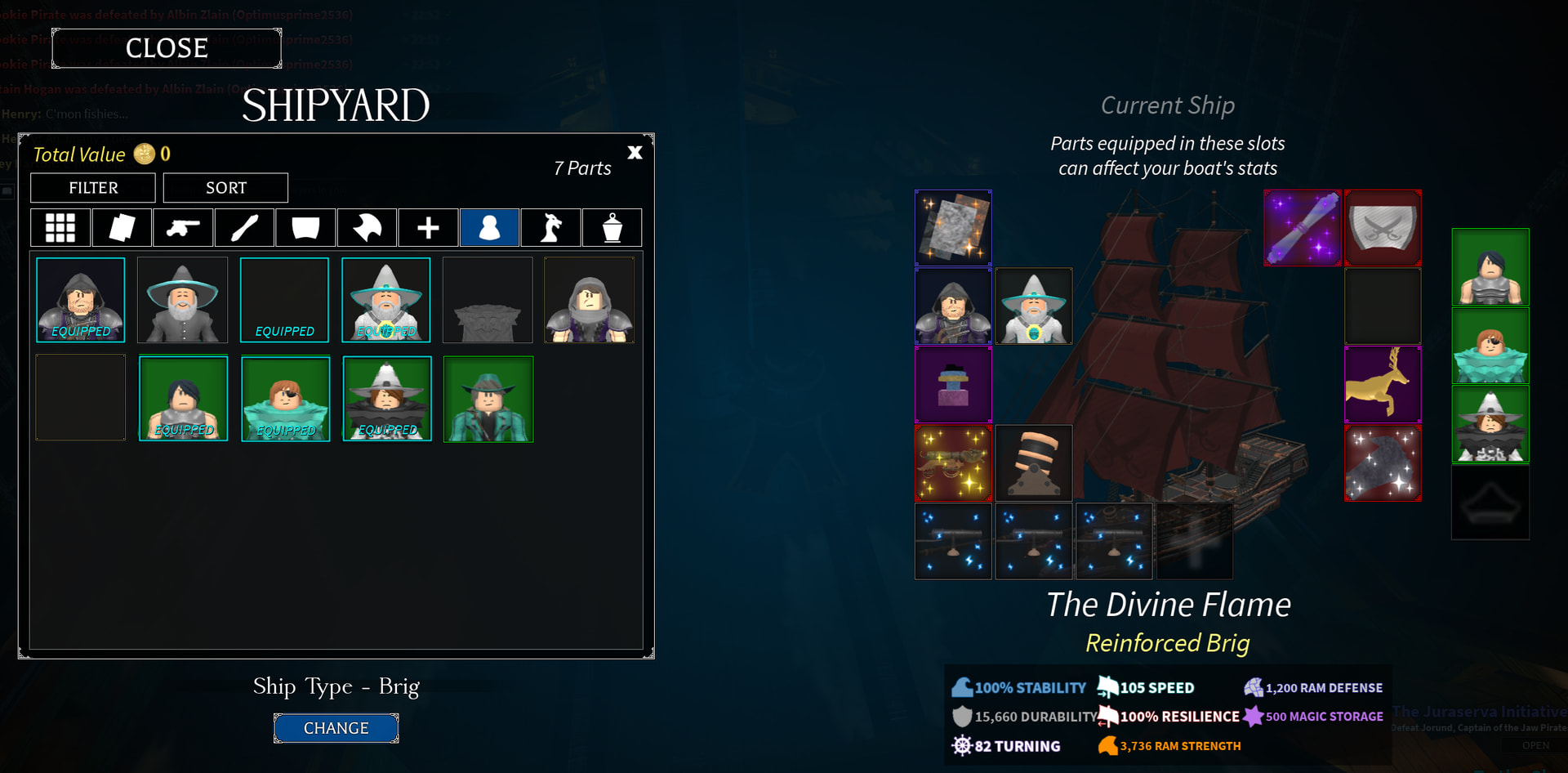Viewport: 1568px width, 773px height.
Task: Change the ship type
Action: point(336,728)
